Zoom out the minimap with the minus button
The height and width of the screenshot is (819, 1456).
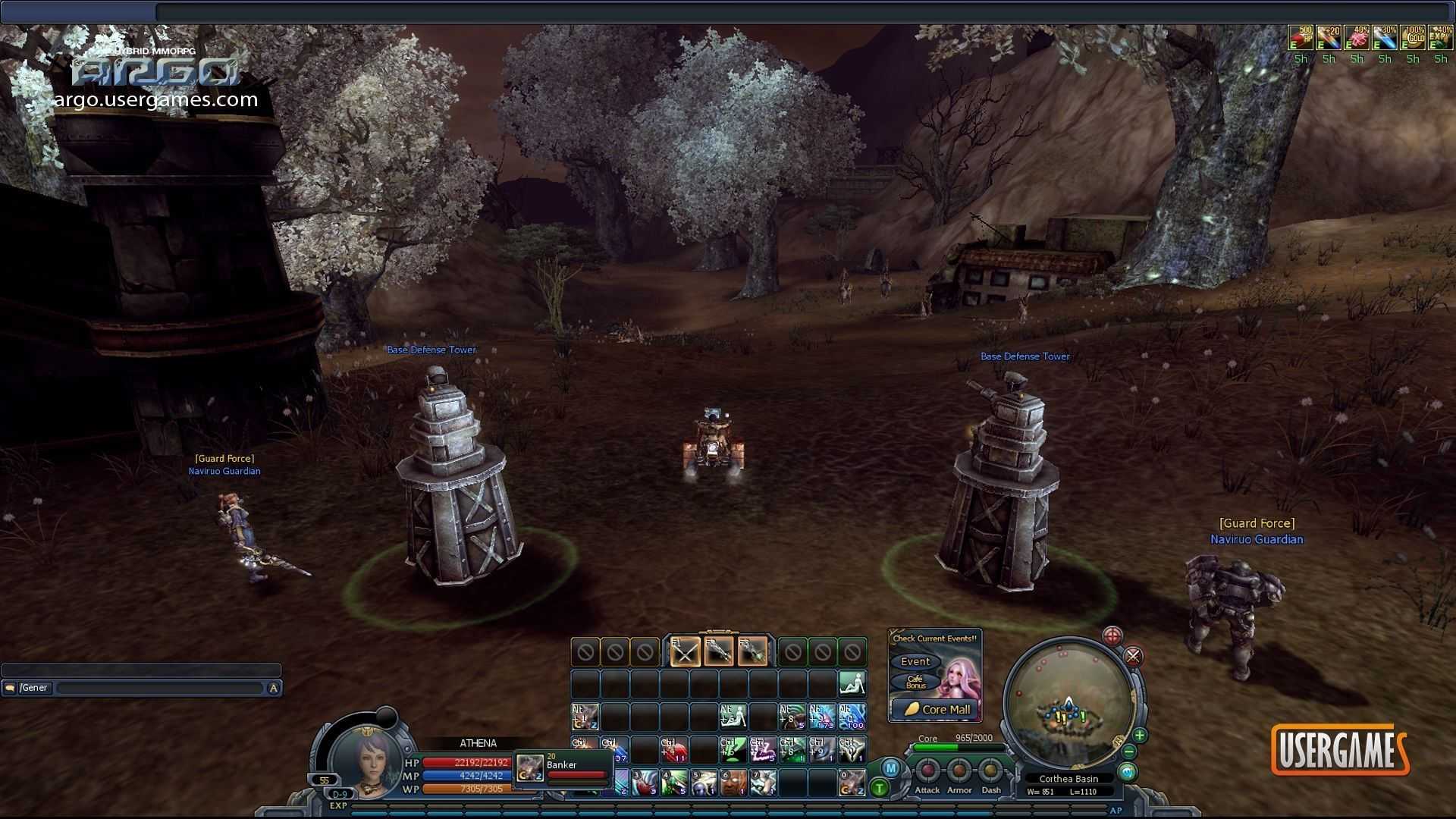[x=1129, y=752]
